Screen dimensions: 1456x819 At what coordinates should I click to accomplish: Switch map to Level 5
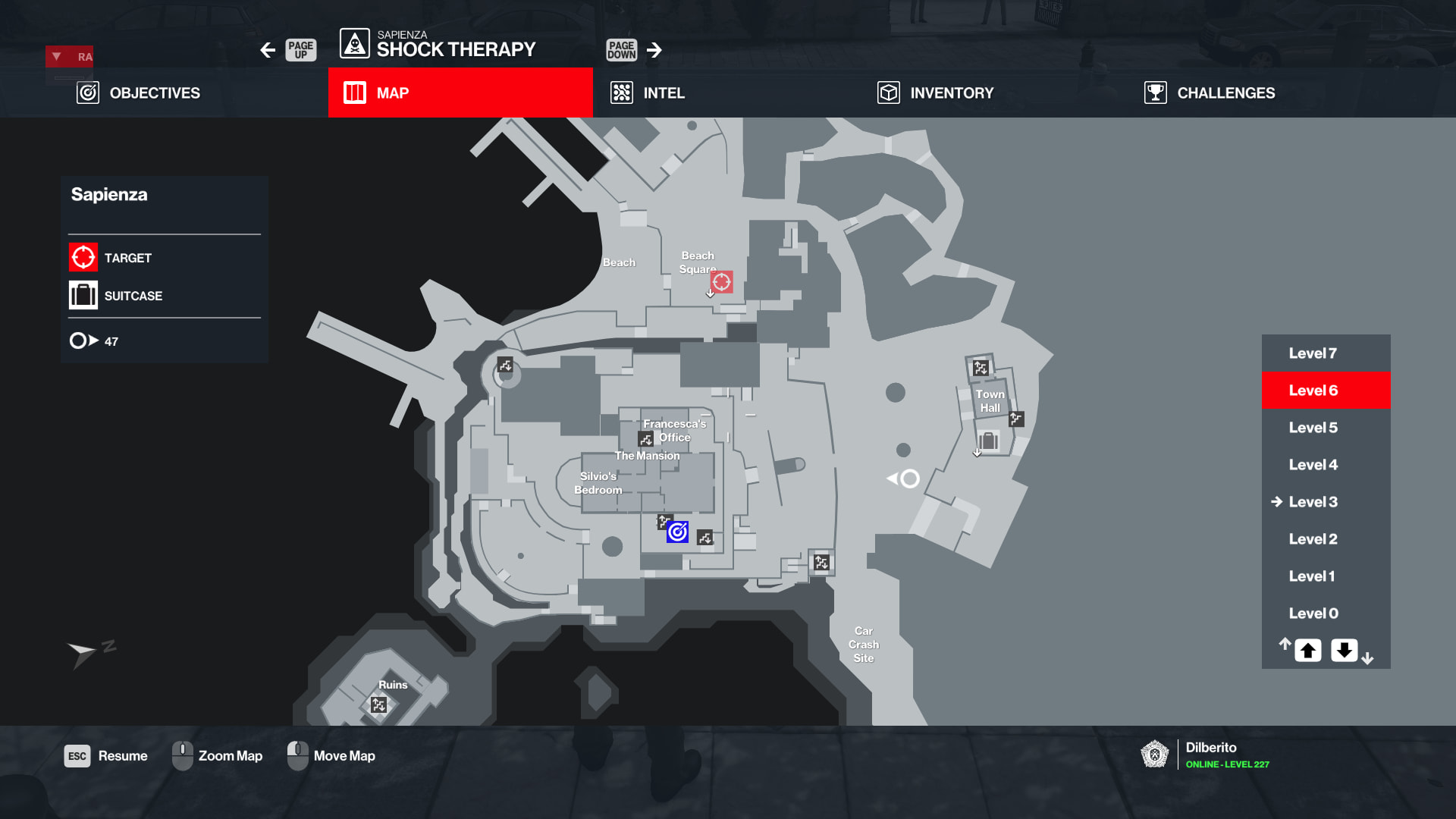(1313, 428)
